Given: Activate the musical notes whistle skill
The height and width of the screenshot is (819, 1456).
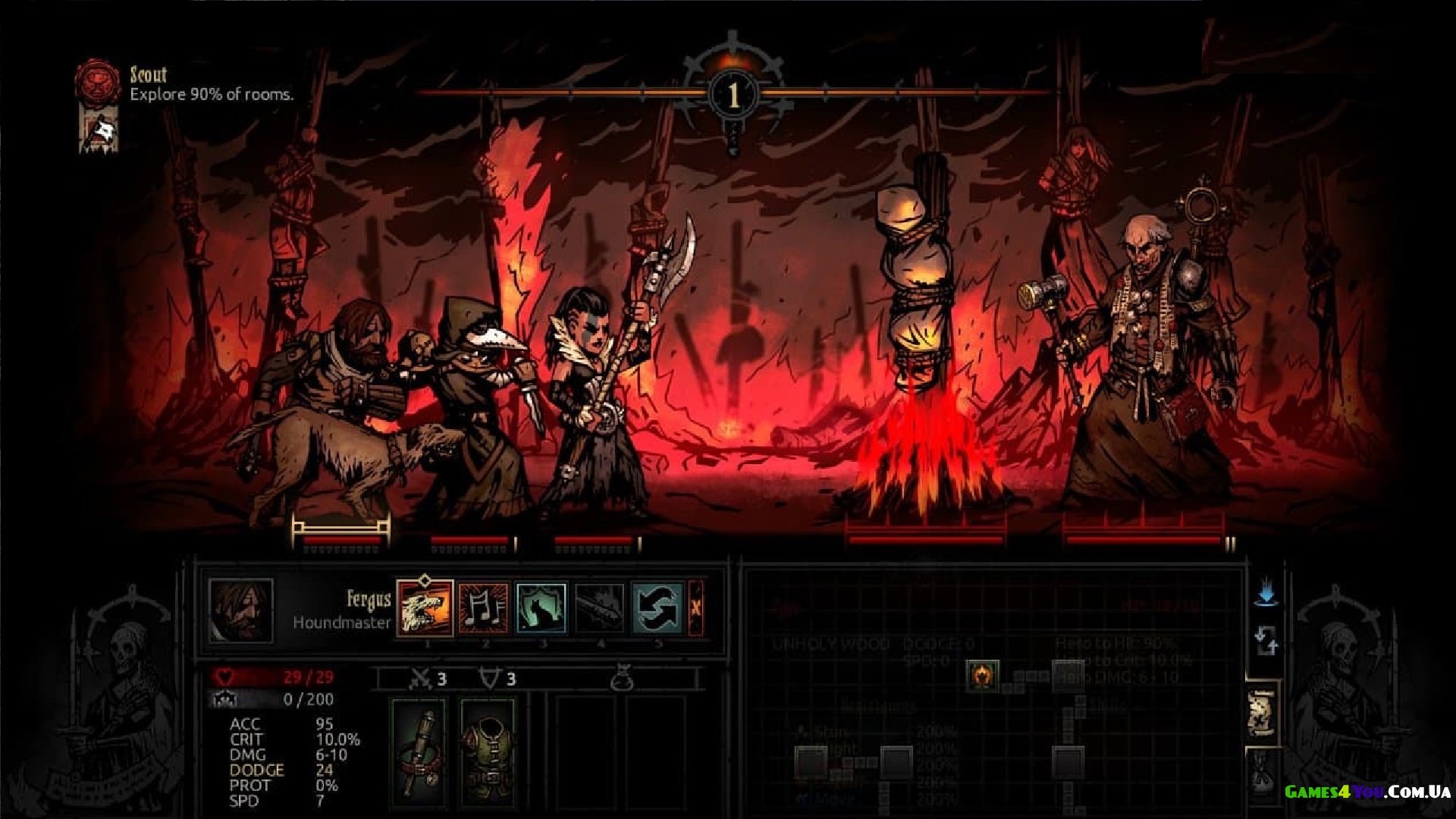Looking at the screenshot, I should pyautogui.click(x=483, y=607).
